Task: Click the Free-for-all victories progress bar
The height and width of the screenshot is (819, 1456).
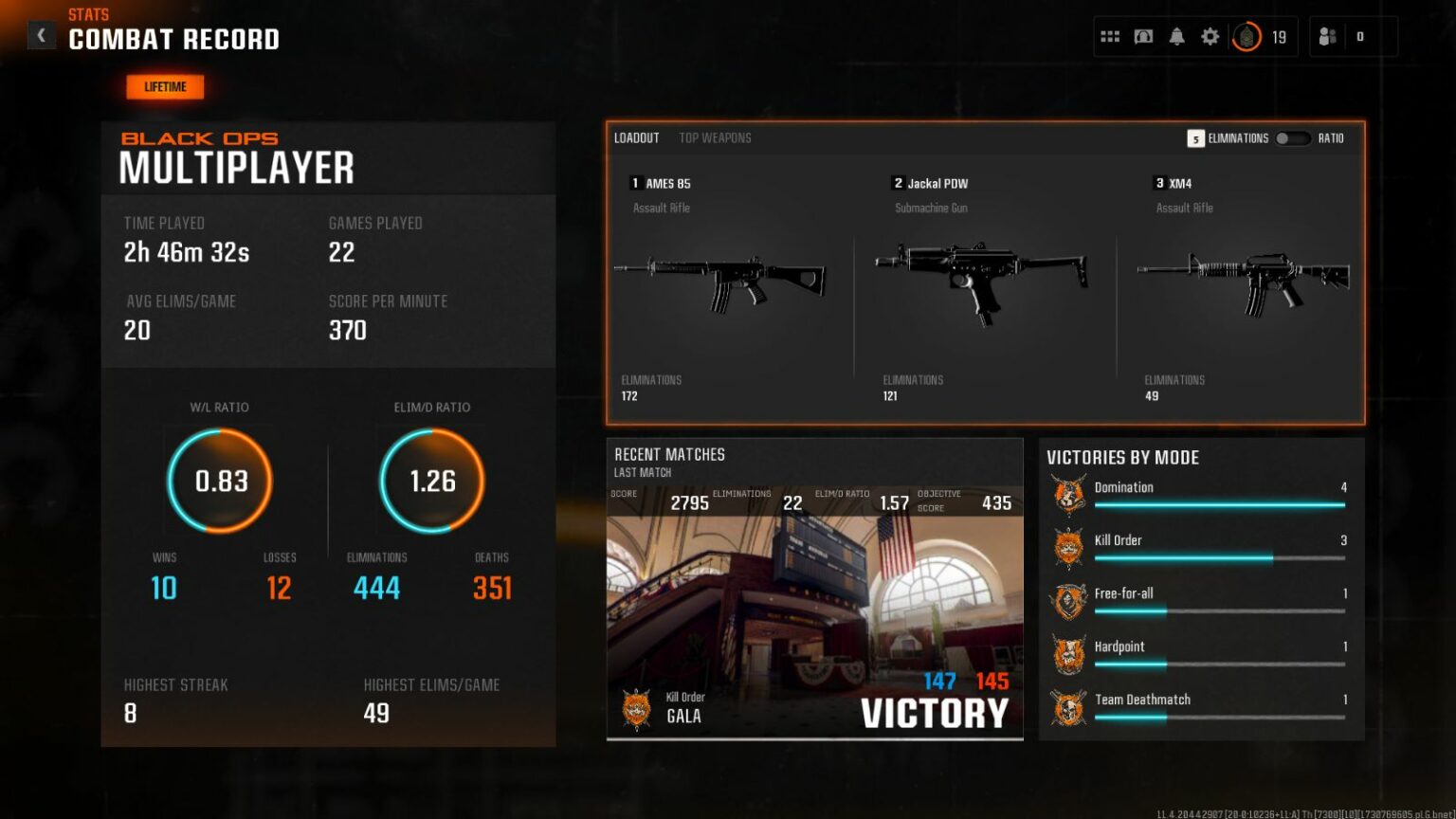Action: pyautogui.click(x=1218, y=611)
